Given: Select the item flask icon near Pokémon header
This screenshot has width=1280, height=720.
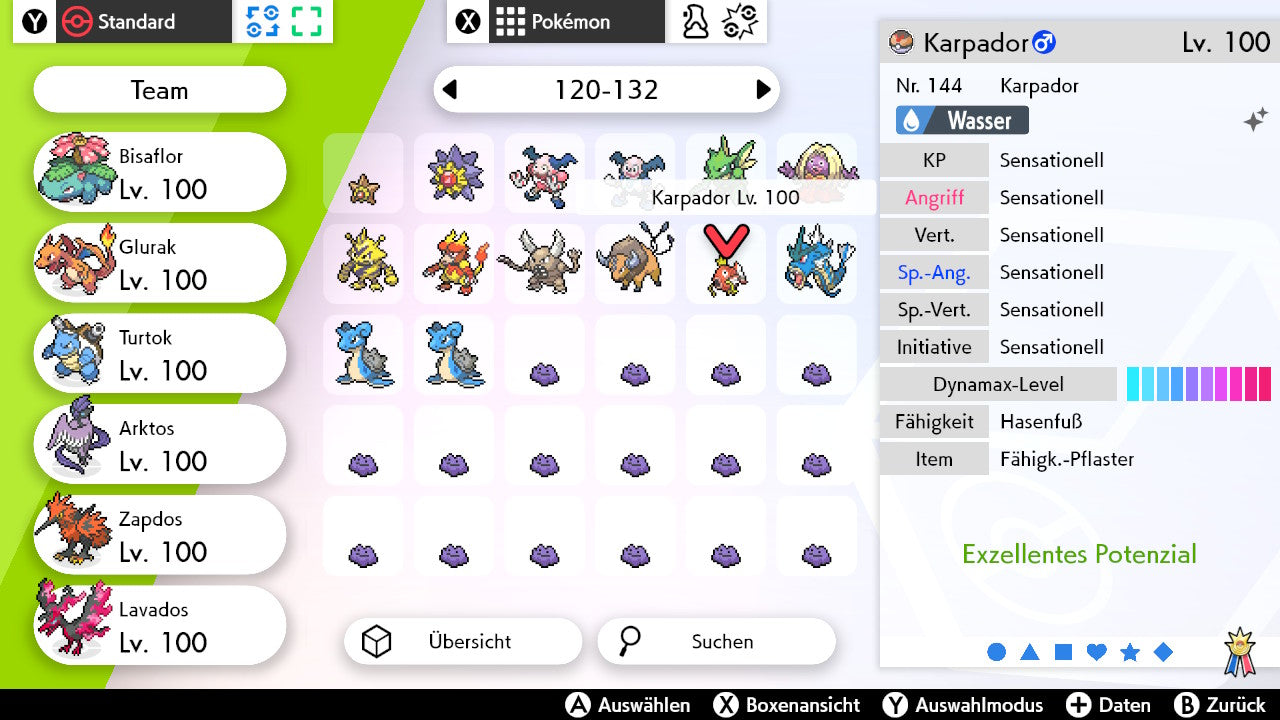Looking at the screenshot, I should (x=694, y=22).
